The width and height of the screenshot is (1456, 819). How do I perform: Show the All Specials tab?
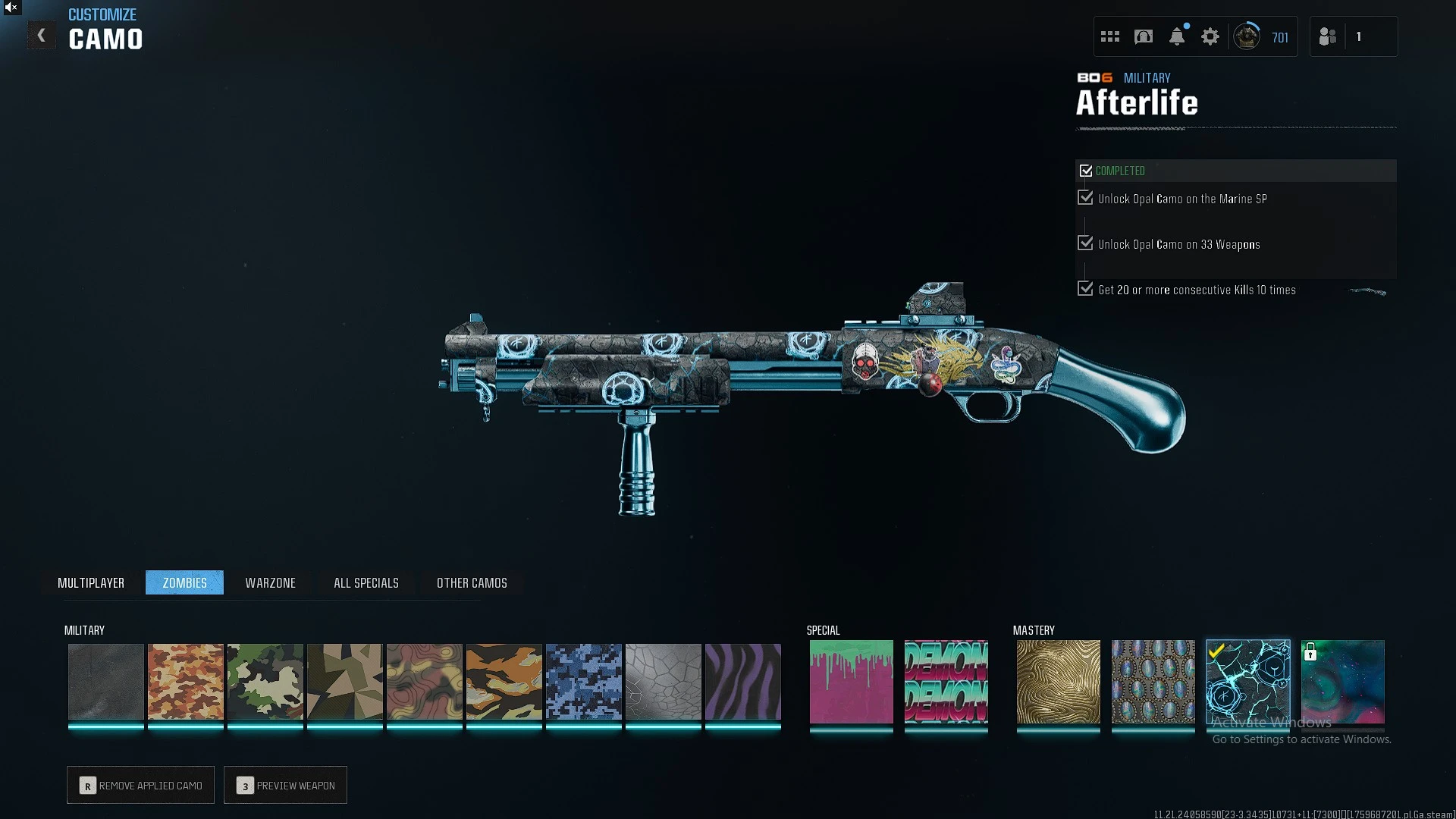pyautogui.click(x=366, y=582)
